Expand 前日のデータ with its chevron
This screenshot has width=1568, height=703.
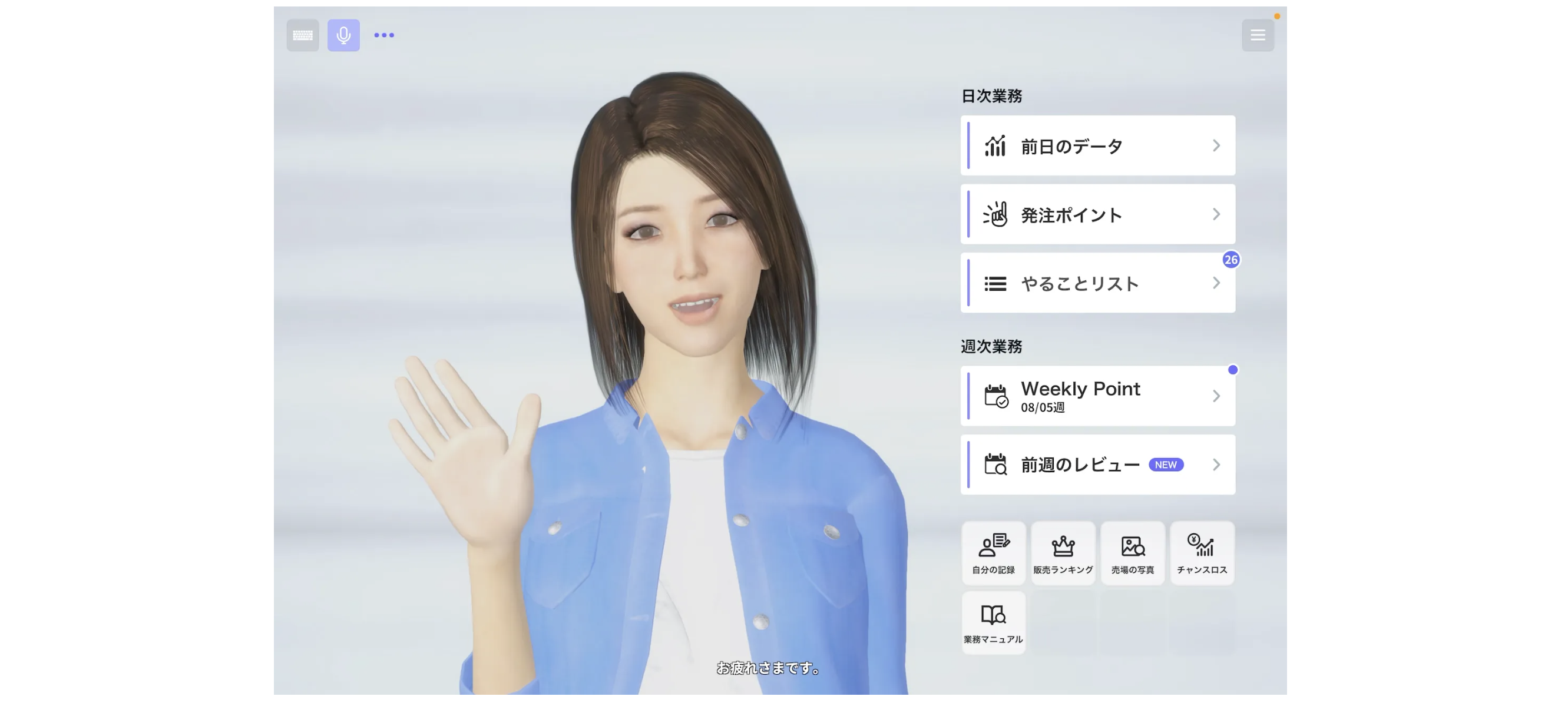click(1217, 145)
